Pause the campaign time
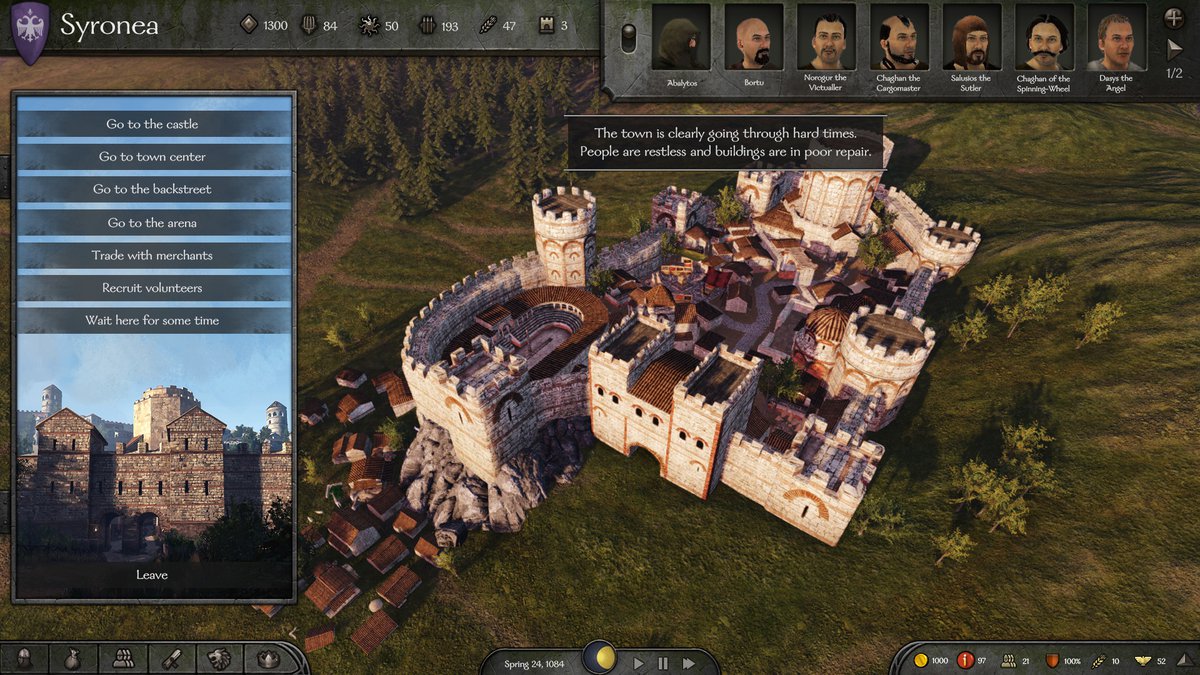The height and width of the screenshot is (675, 1200). click(663, 662)
